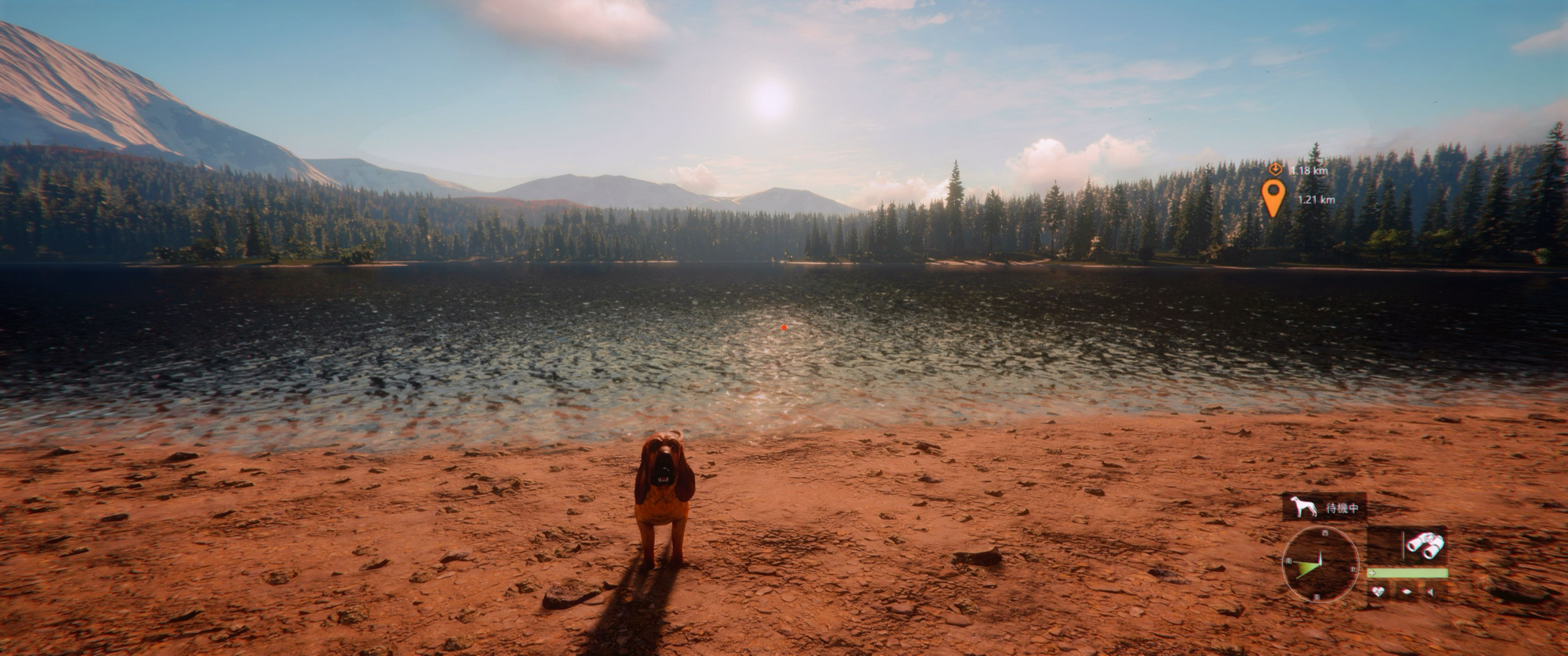Click the eye visibility indicator icon

pos(1407,592)
